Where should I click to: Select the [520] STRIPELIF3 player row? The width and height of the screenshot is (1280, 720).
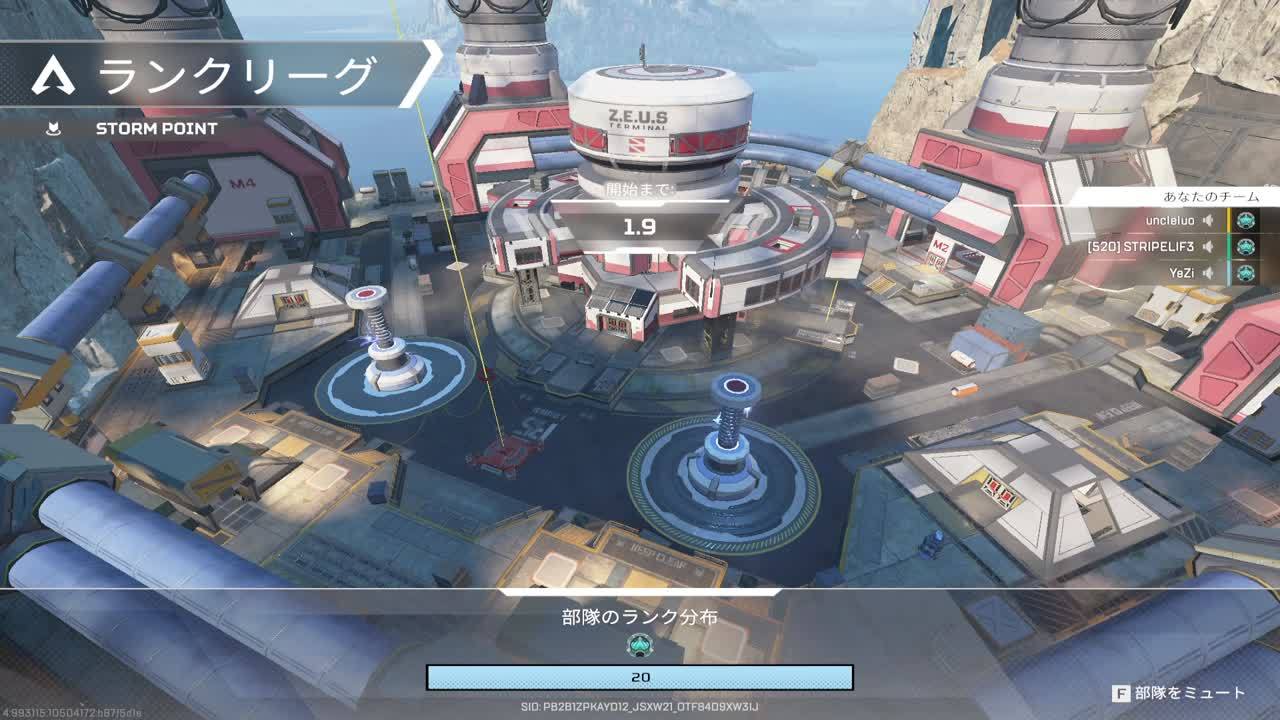[x=1143, y=246]
